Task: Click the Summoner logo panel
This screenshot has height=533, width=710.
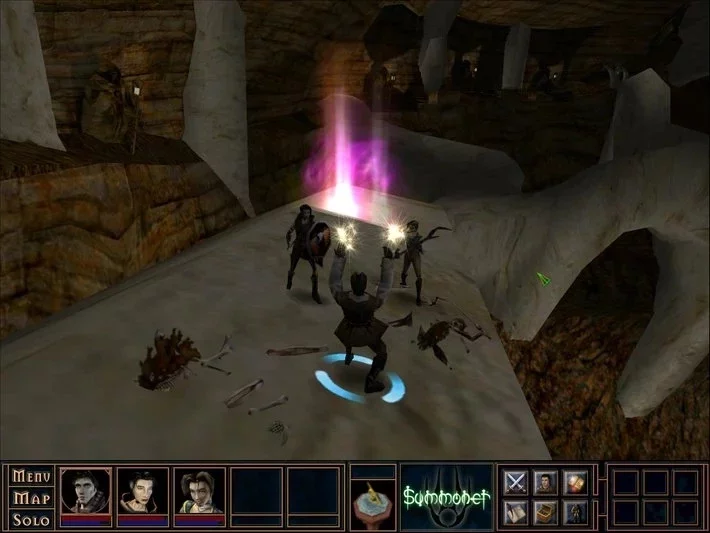Action: pos(446,496)
